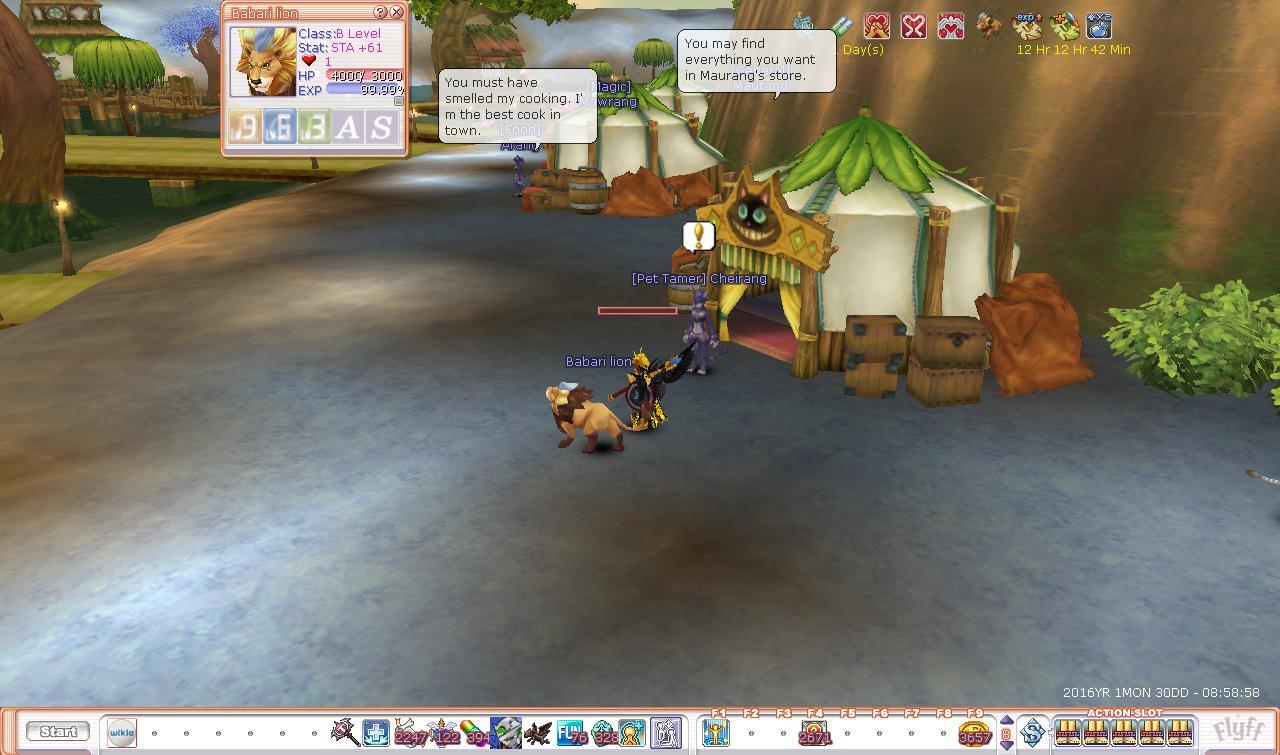Screen dimensions: 1280x755
Task: Click the hotbar page down arrow
Action: click(1006, 745)
